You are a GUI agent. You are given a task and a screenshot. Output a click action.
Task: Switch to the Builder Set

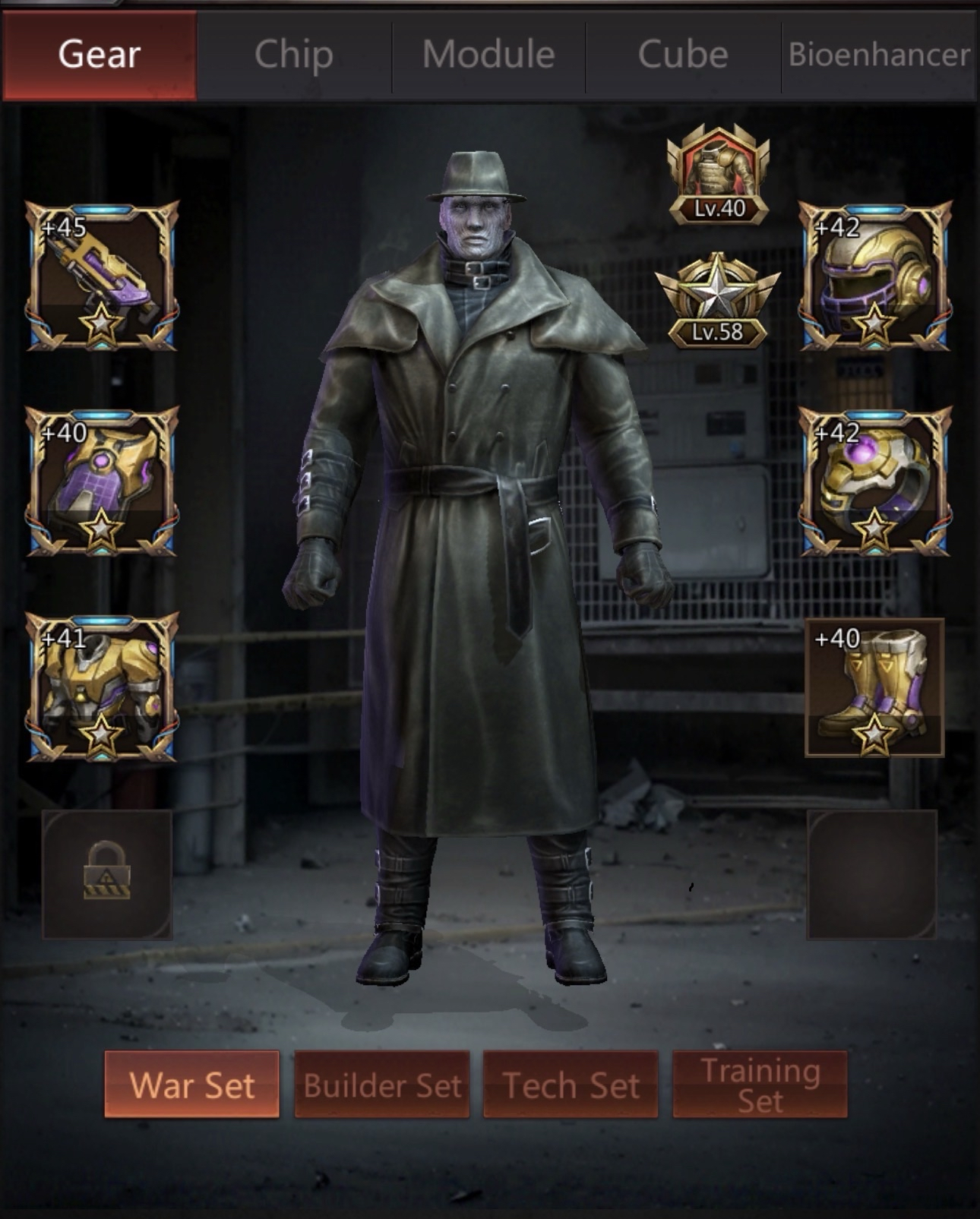click(x=382, y=1085)
